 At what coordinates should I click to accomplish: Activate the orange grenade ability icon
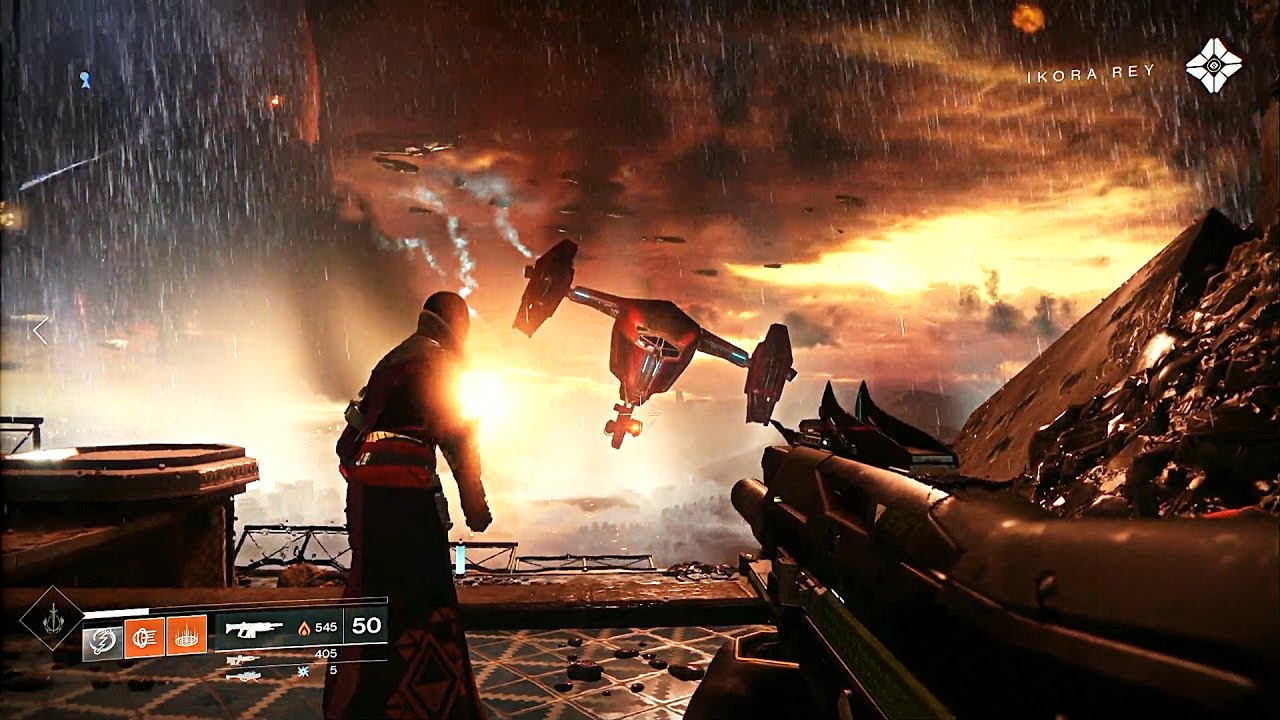pyautogui.click(x=144, y=636)
